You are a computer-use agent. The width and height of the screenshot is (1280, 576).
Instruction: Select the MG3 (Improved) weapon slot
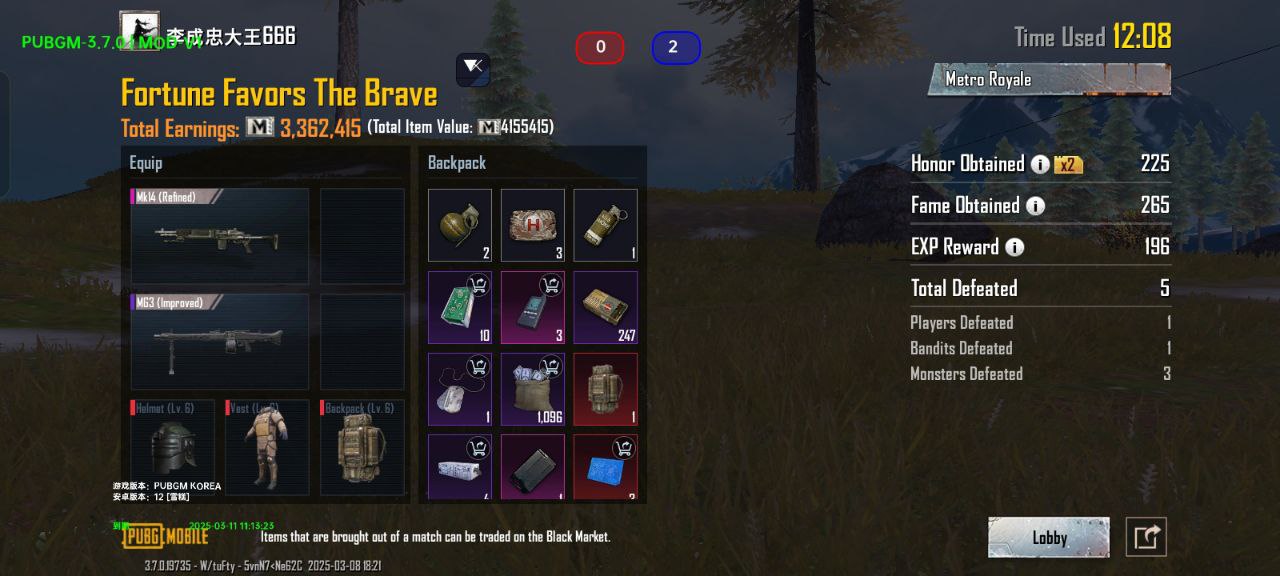click(x=220, y=341)
